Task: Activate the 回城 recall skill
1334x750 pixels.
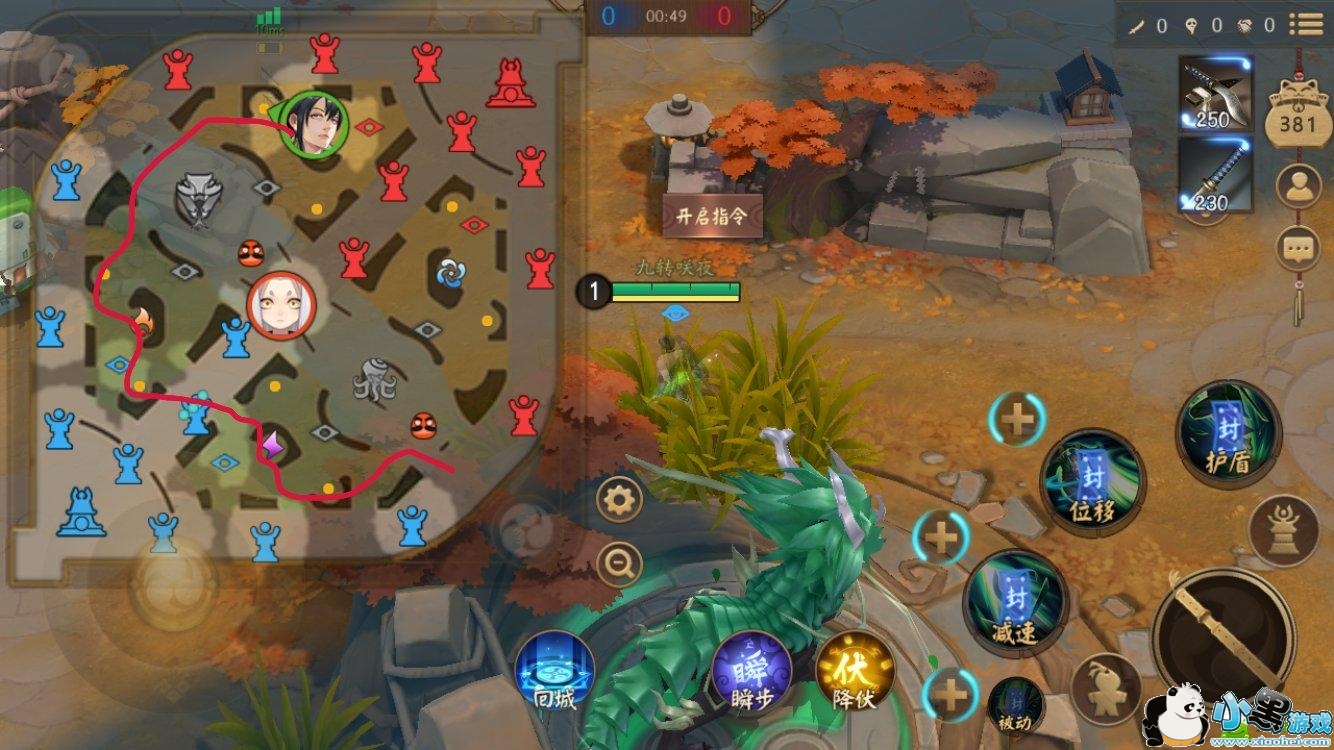Action: 555,671
